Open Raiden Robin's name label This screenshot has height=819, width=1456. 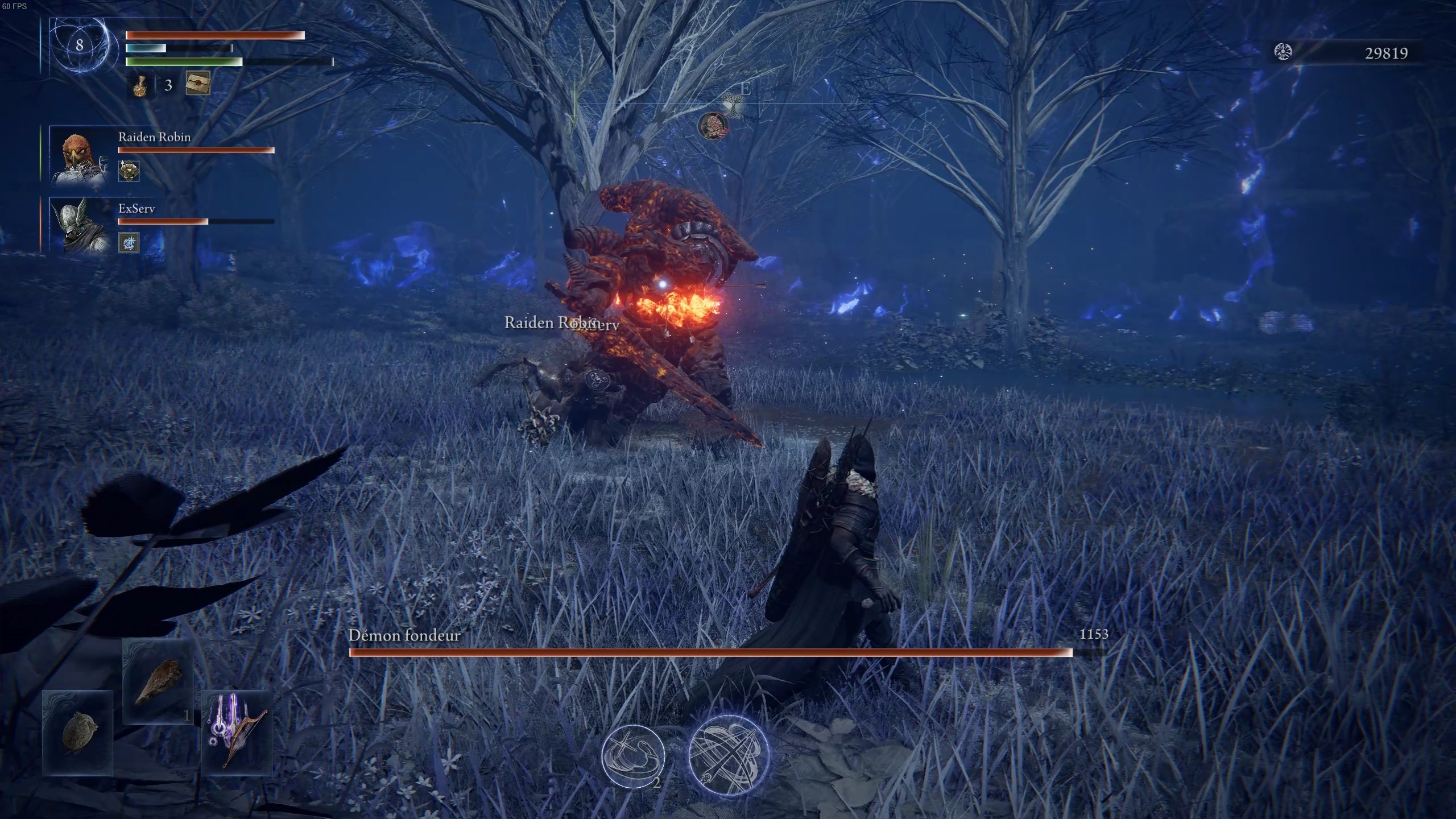[x=155, y=137]
